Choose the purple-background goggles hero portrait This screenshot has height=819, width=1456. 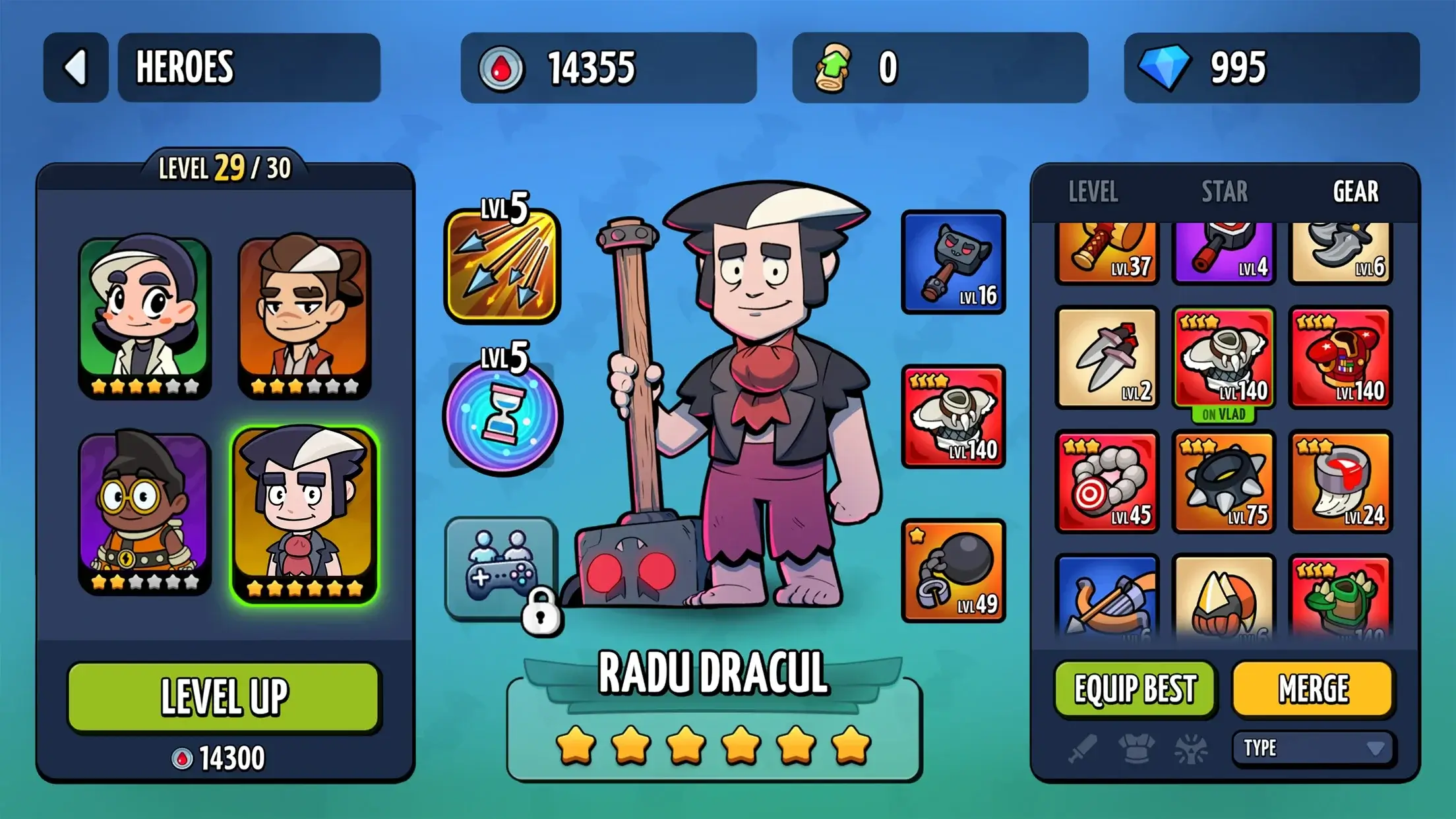click(144, 512)
